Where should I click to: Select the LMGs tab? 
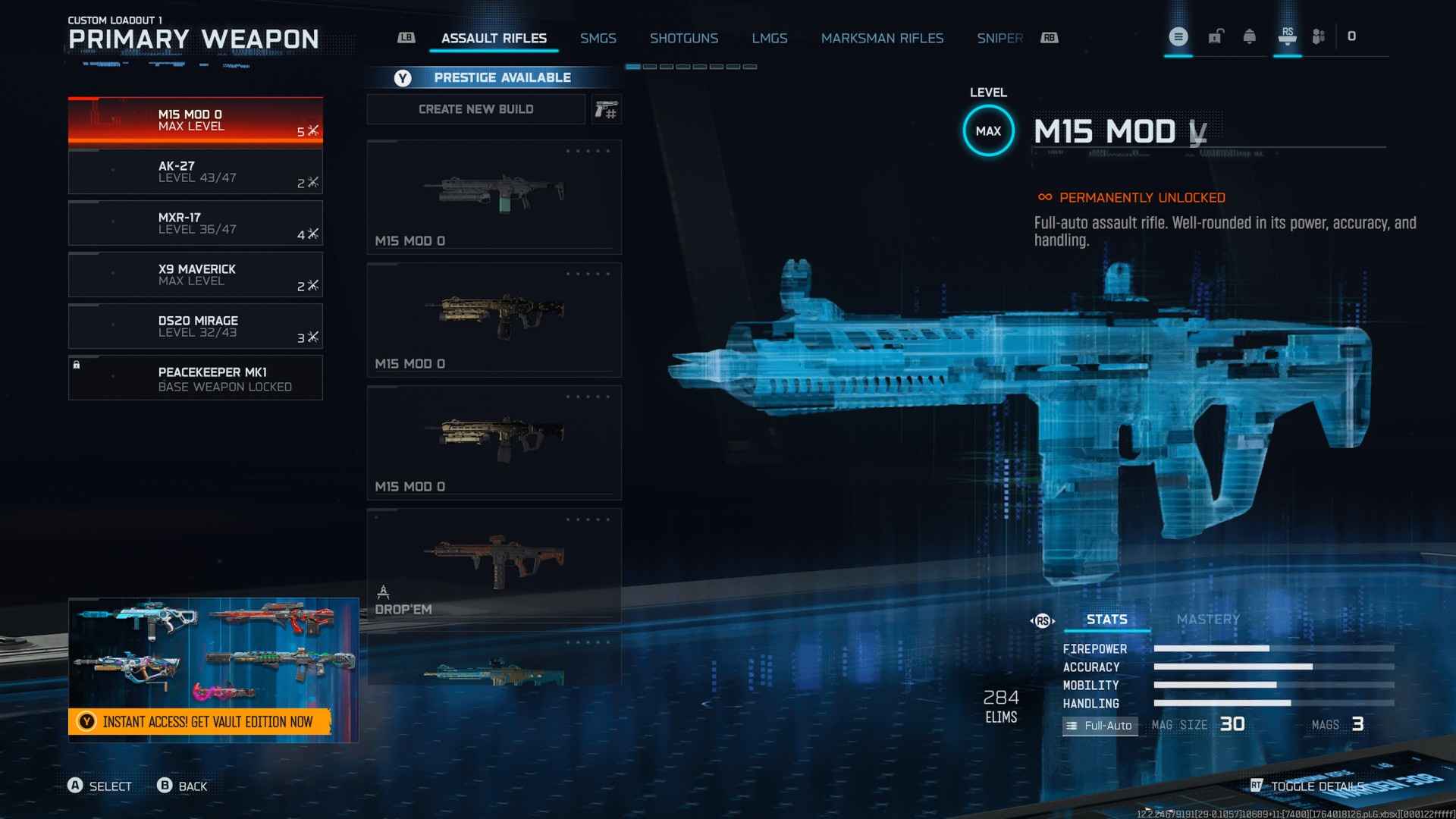tap(769, 38)
